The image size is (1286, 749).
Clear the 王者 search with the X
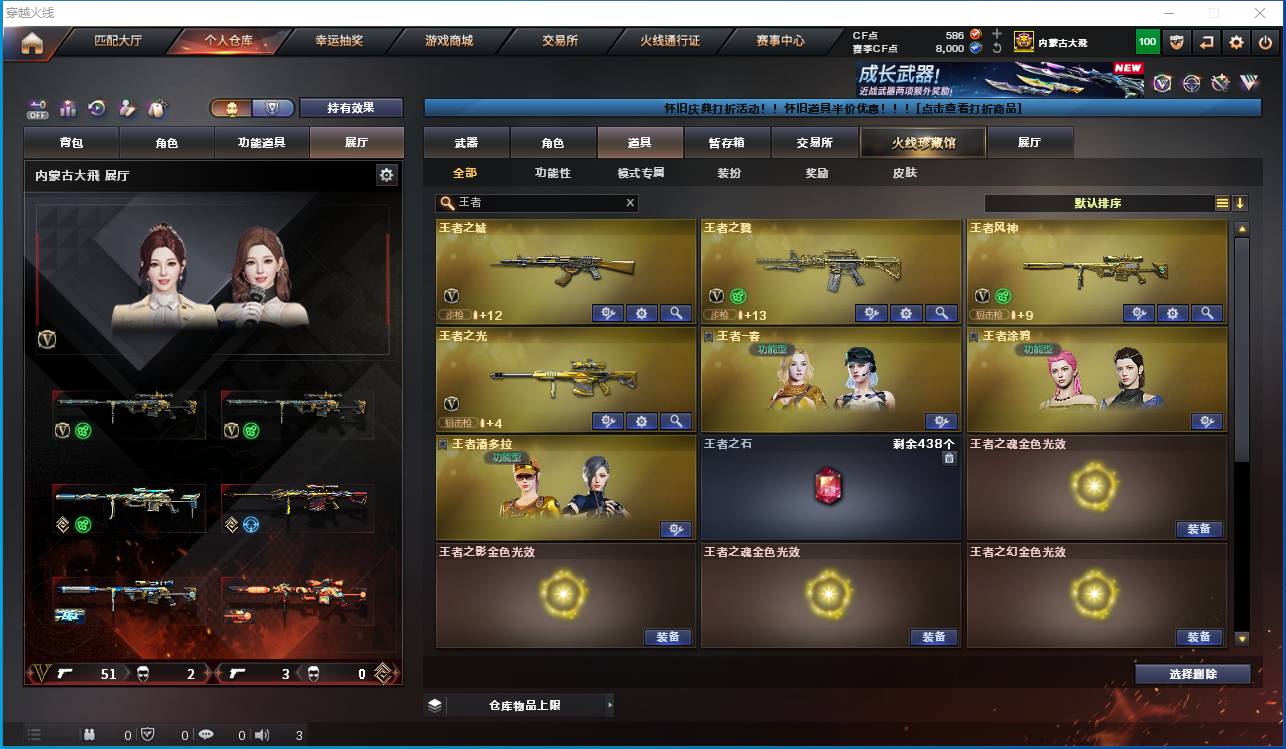630,202
